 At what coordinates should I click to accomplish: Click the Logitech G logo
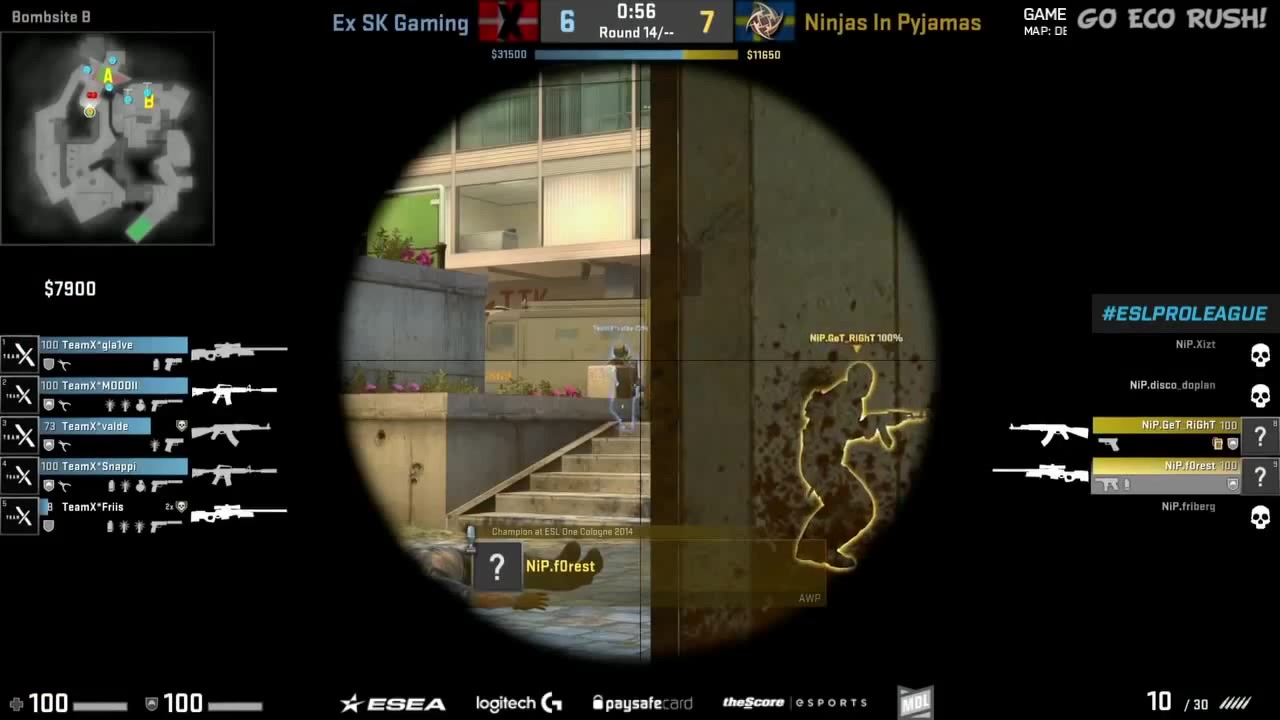pyautogui.click(x=517, y=702)
